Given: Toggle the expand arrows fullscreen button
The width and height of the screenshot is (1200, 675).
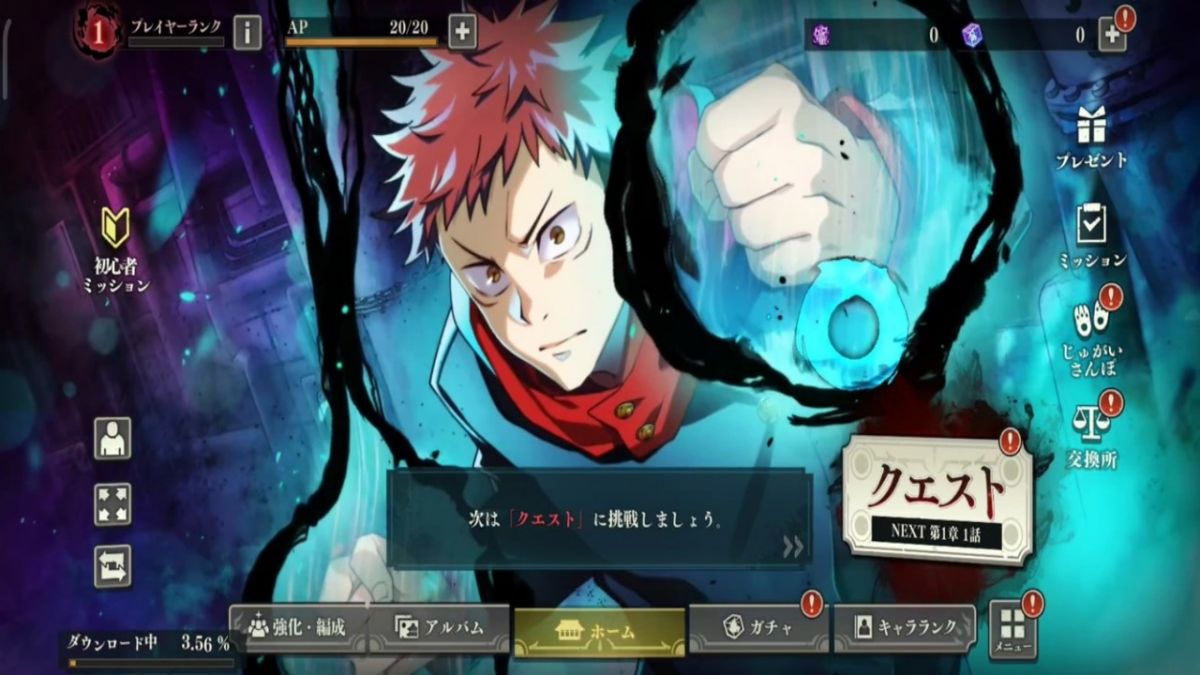Looking at the screenshot, I should (x=112, y=503).
